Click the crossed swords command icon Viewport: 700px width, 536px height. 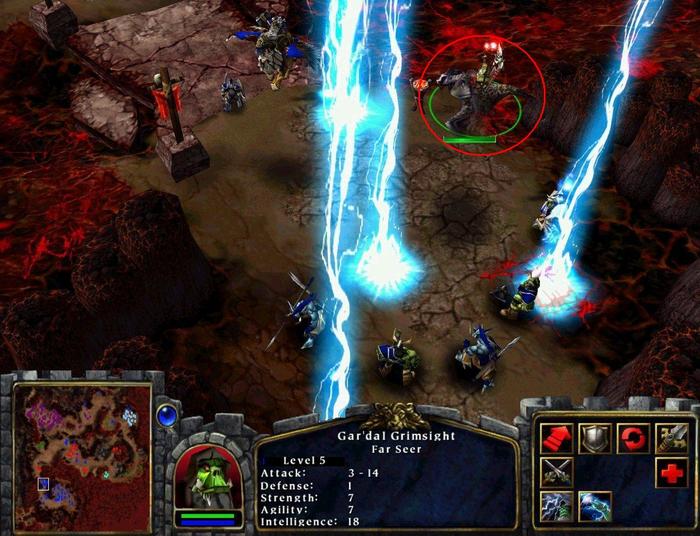[x=556, y=471]
